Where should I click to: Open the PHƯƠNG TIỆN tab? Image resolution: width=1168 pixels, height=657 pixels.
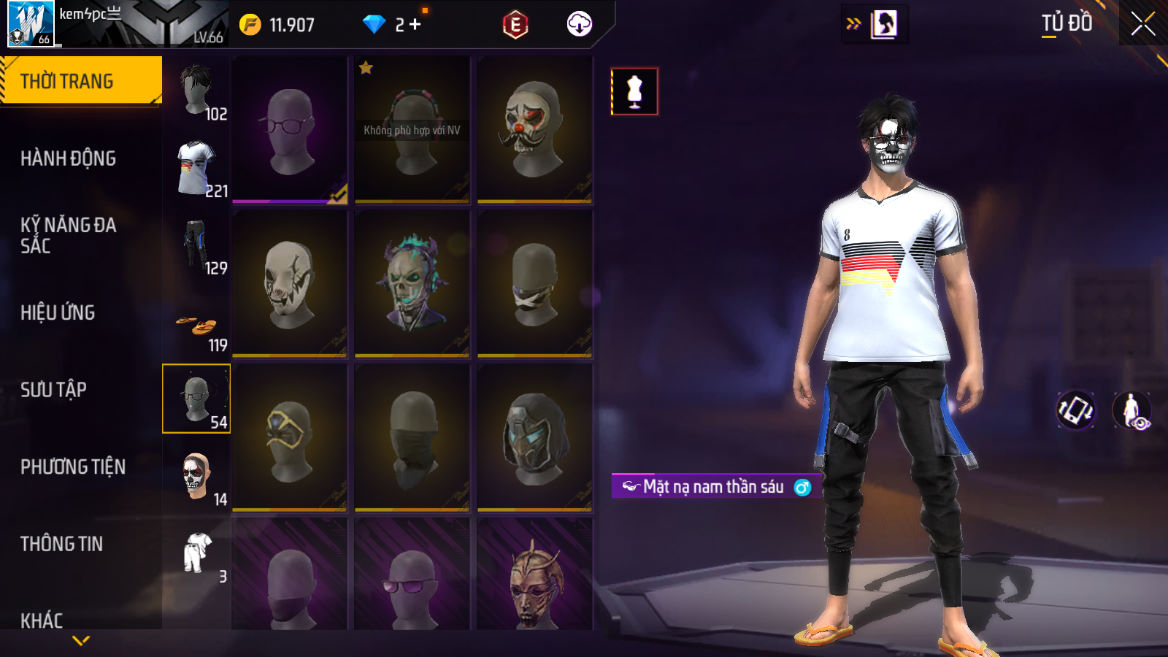73,466
